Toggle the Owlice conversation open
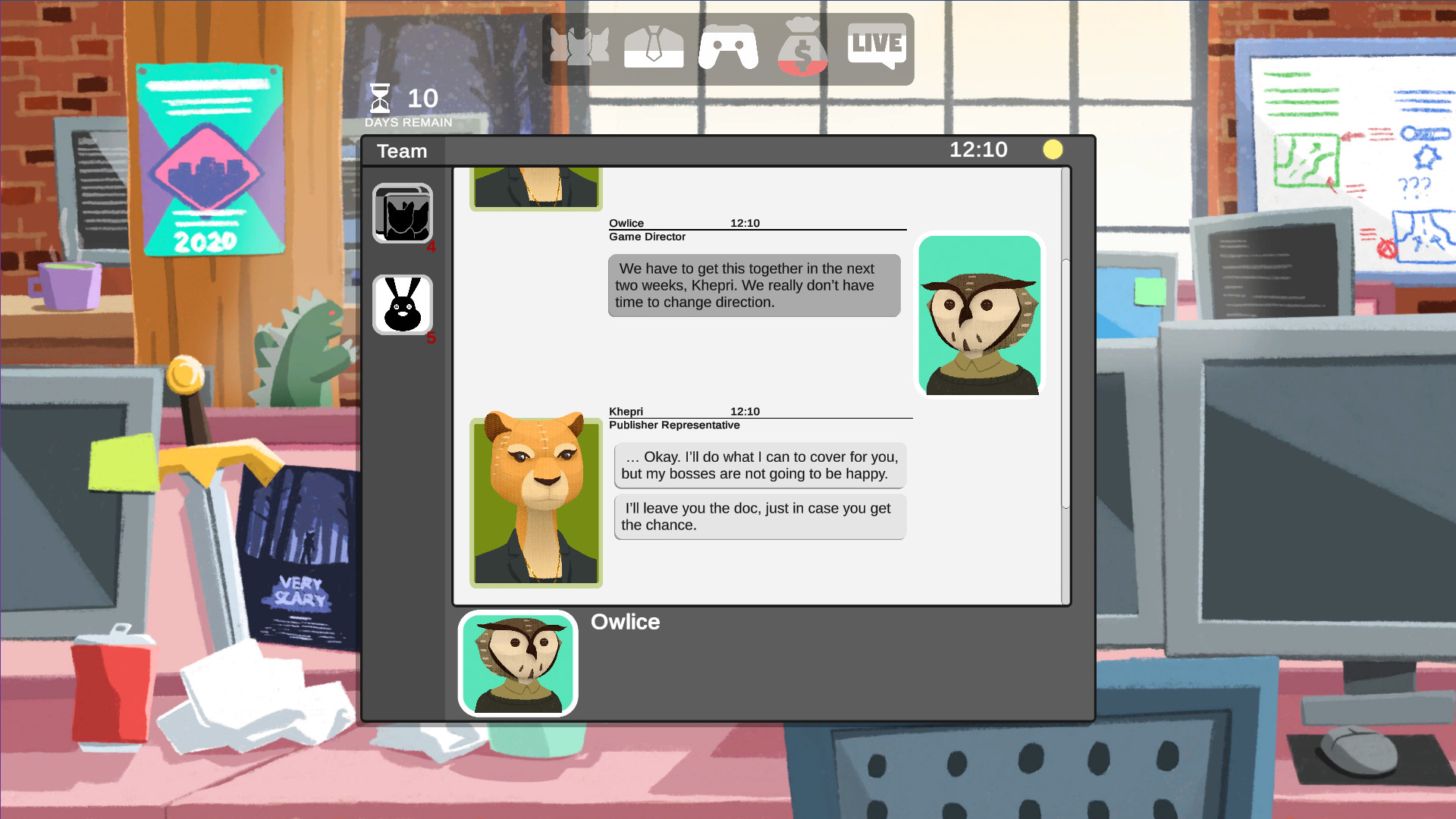Image resolution: width=1456 pixels, height=819 pixels. tap(518, 663)
